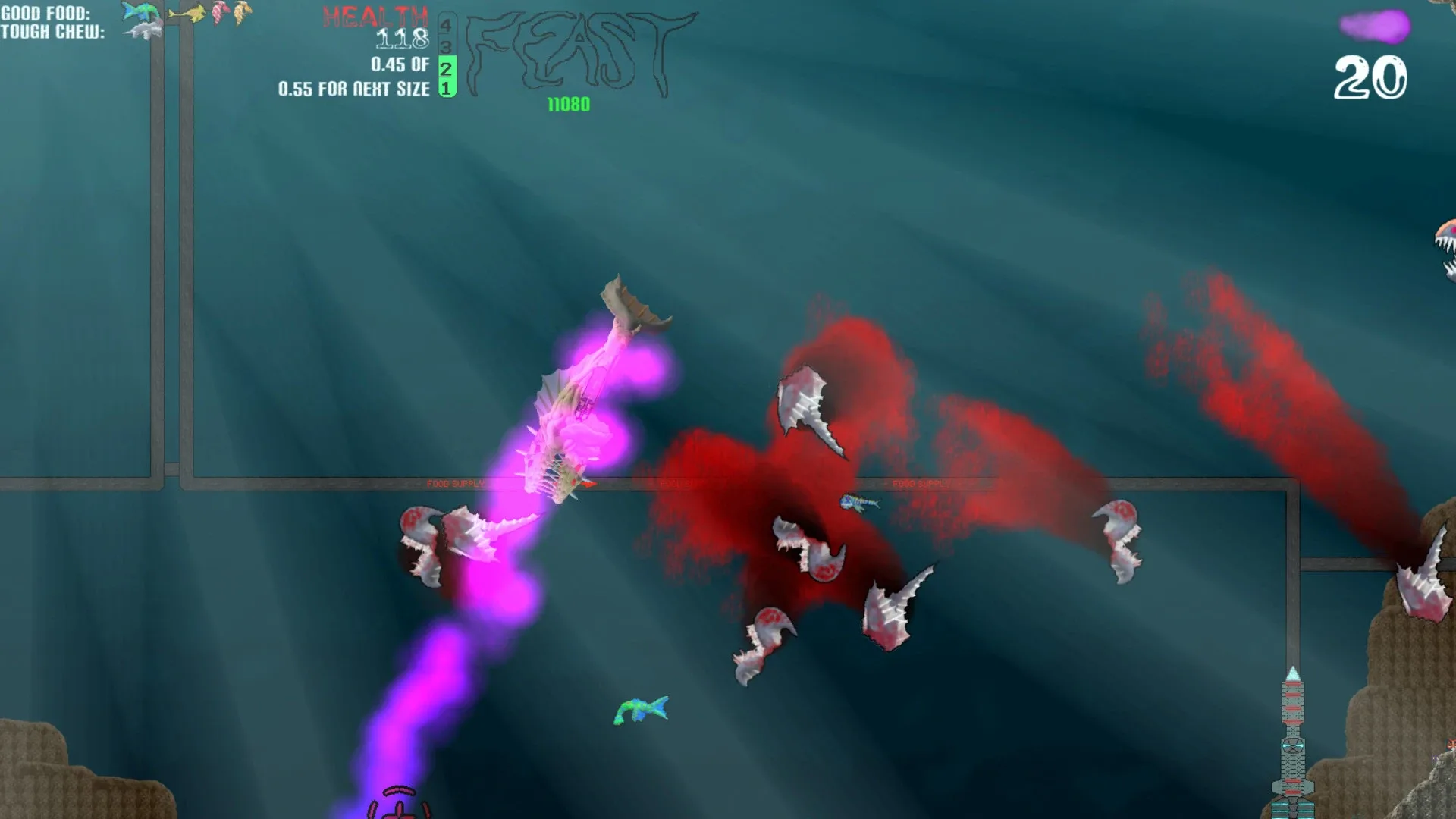Click the HEALTH label

click(377, 17)
